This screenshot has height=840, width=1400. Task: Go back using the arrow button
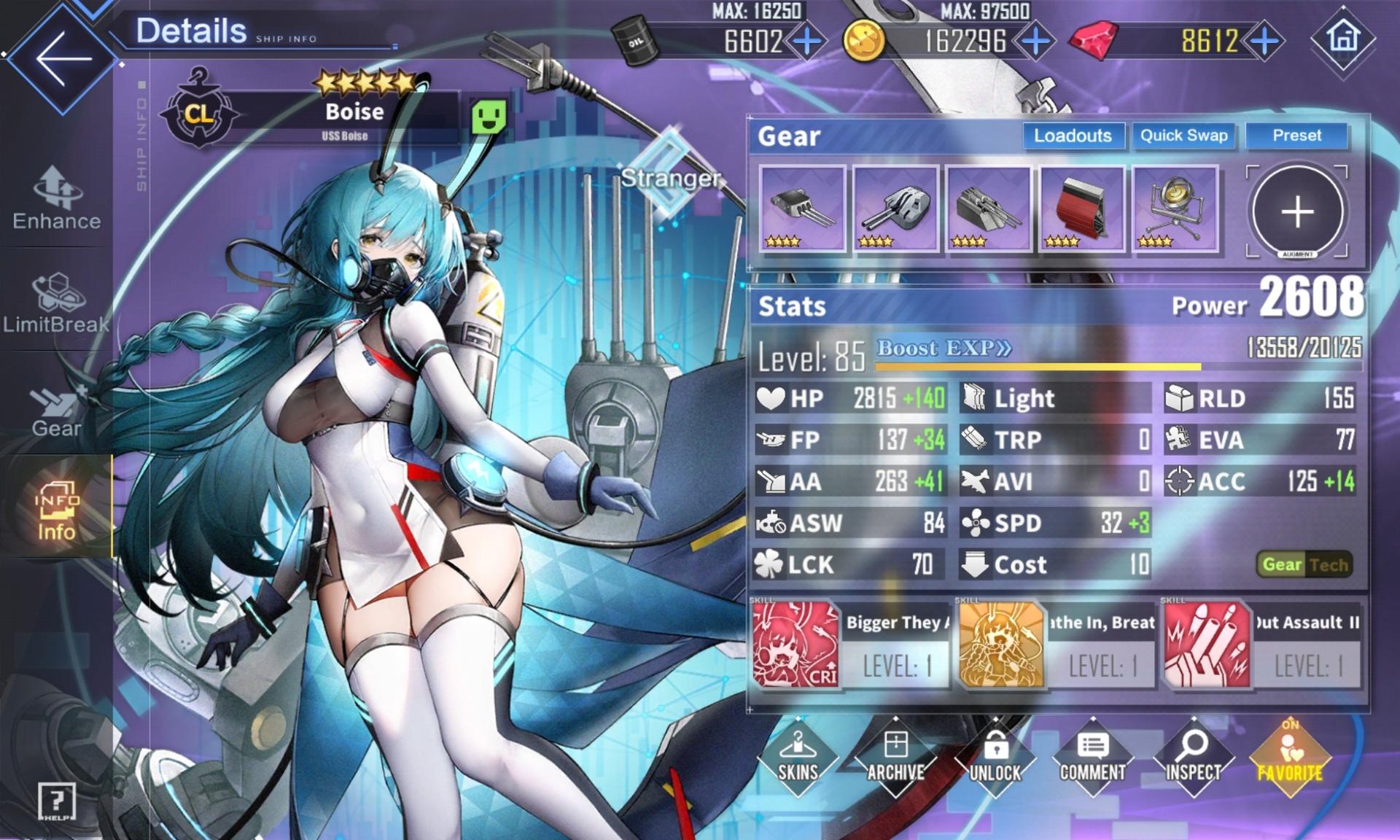point(63,58)
